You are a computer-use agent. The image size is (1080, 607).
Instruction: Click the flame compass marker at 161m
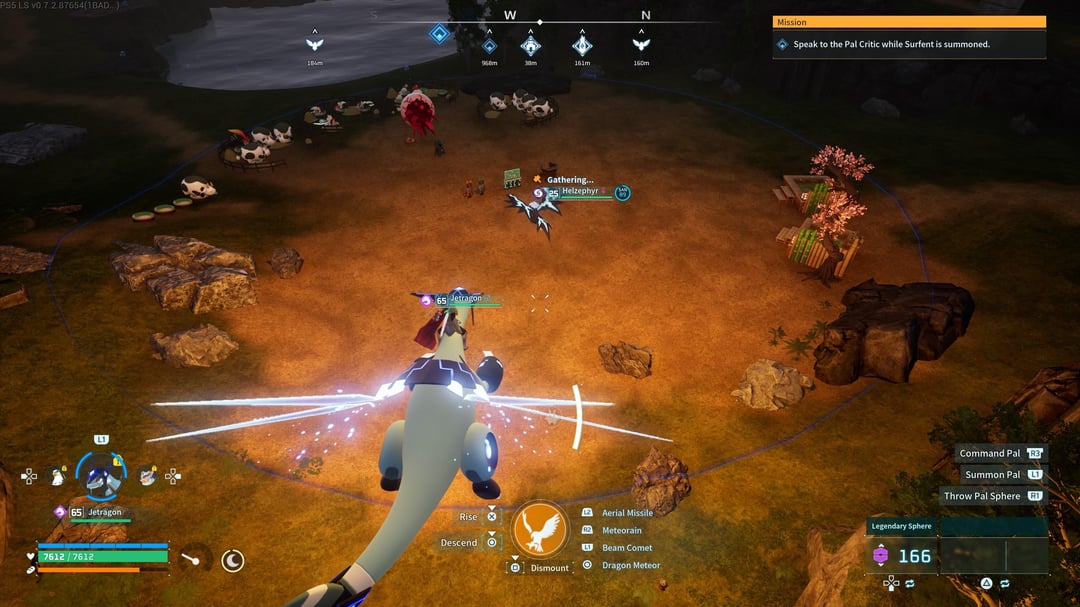582,45
